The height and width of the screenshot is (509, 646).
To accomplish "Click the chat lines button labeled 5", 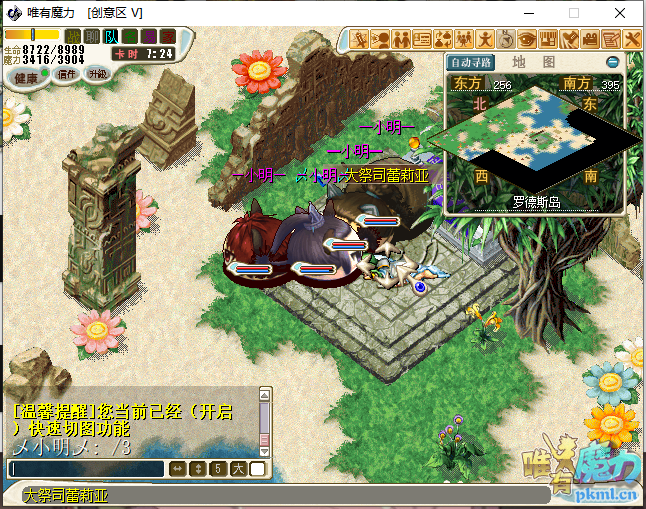I will pyautogui.click(x=217, y=468).
